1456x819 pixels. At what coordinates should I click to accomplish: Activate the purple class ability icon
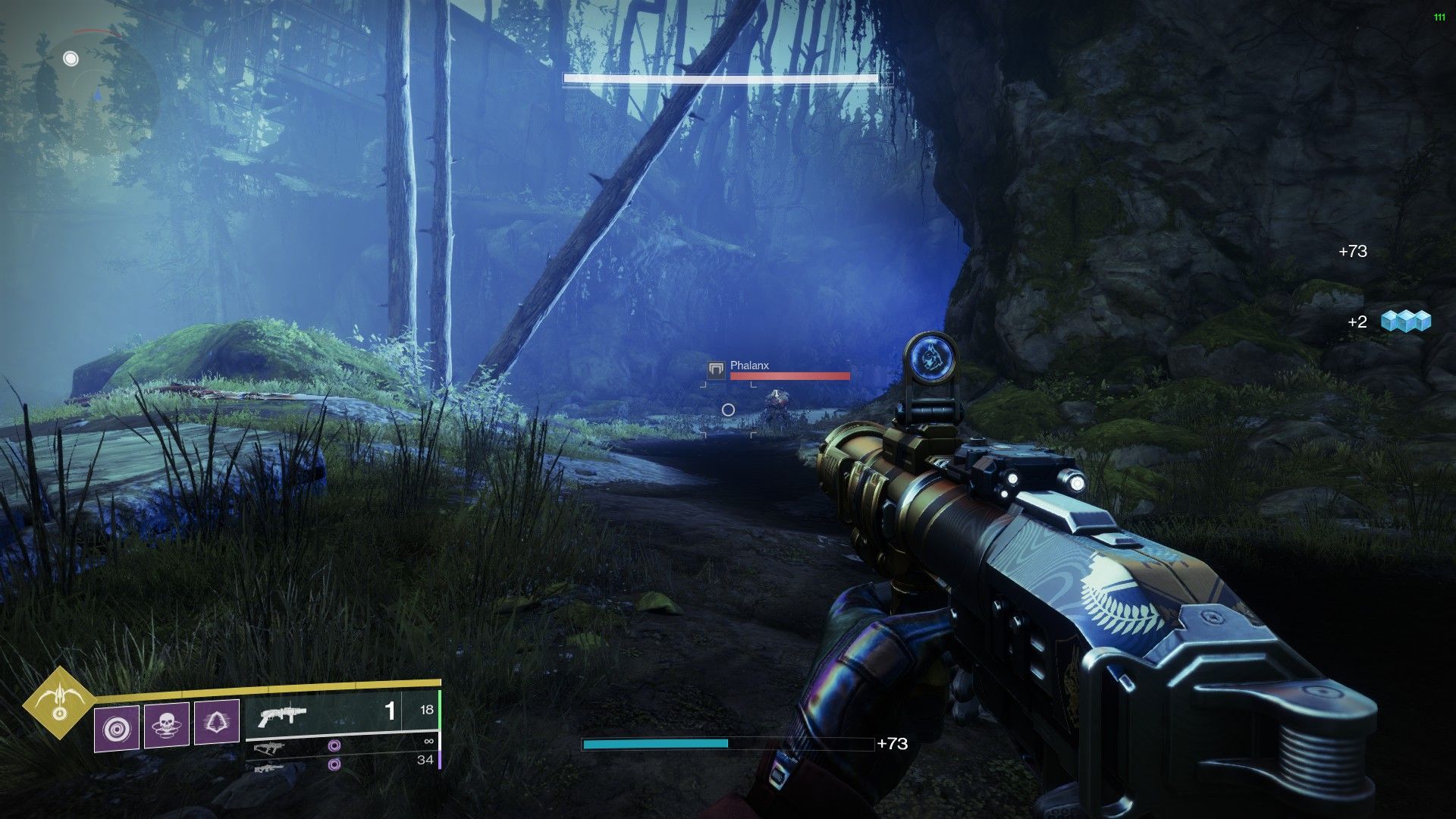coord(217,721)
